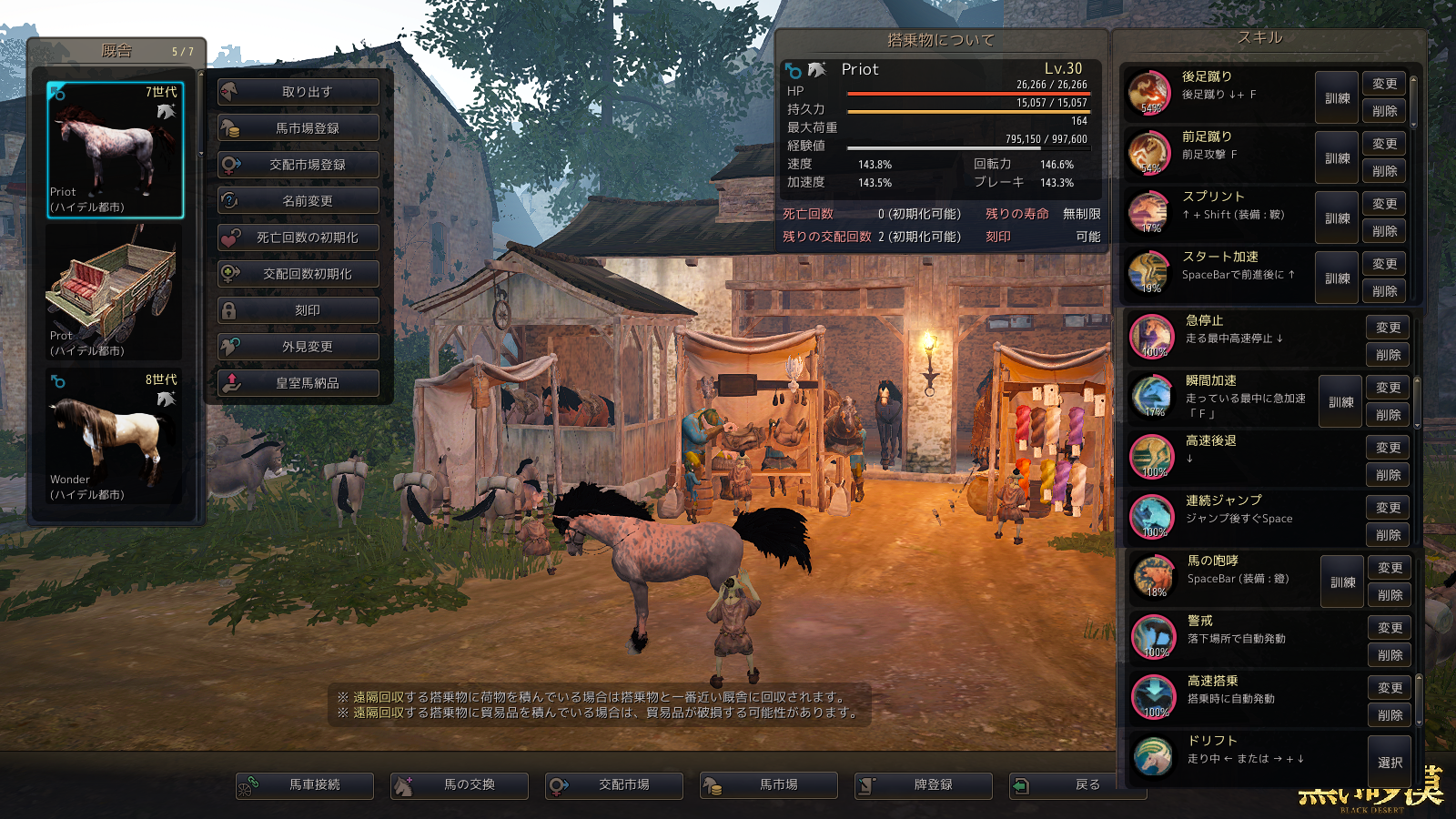
Task: Select the ドリフト skill with 選択
Action: pyautogui.click(x=1390, y=763)
